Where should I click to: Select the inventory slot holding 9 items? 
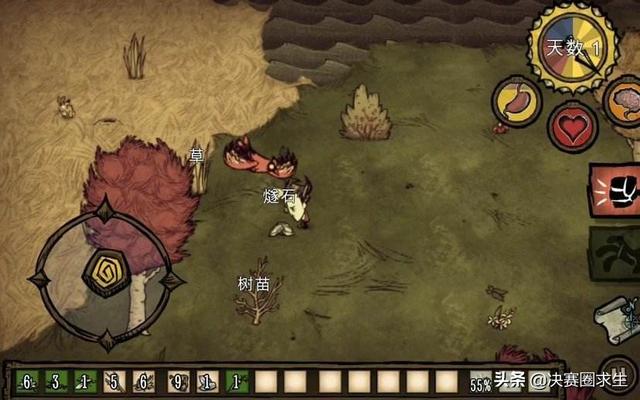click(178, 381)
